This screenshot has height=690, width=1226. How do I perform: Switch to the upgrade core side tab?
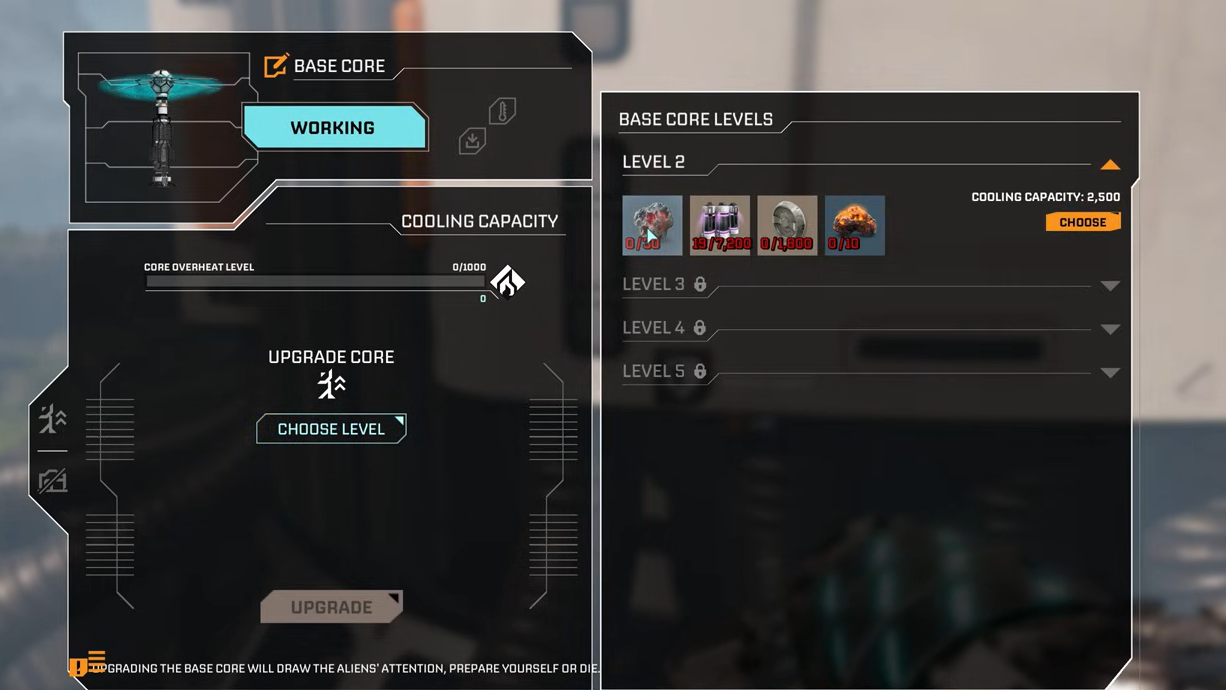point(52,420)
